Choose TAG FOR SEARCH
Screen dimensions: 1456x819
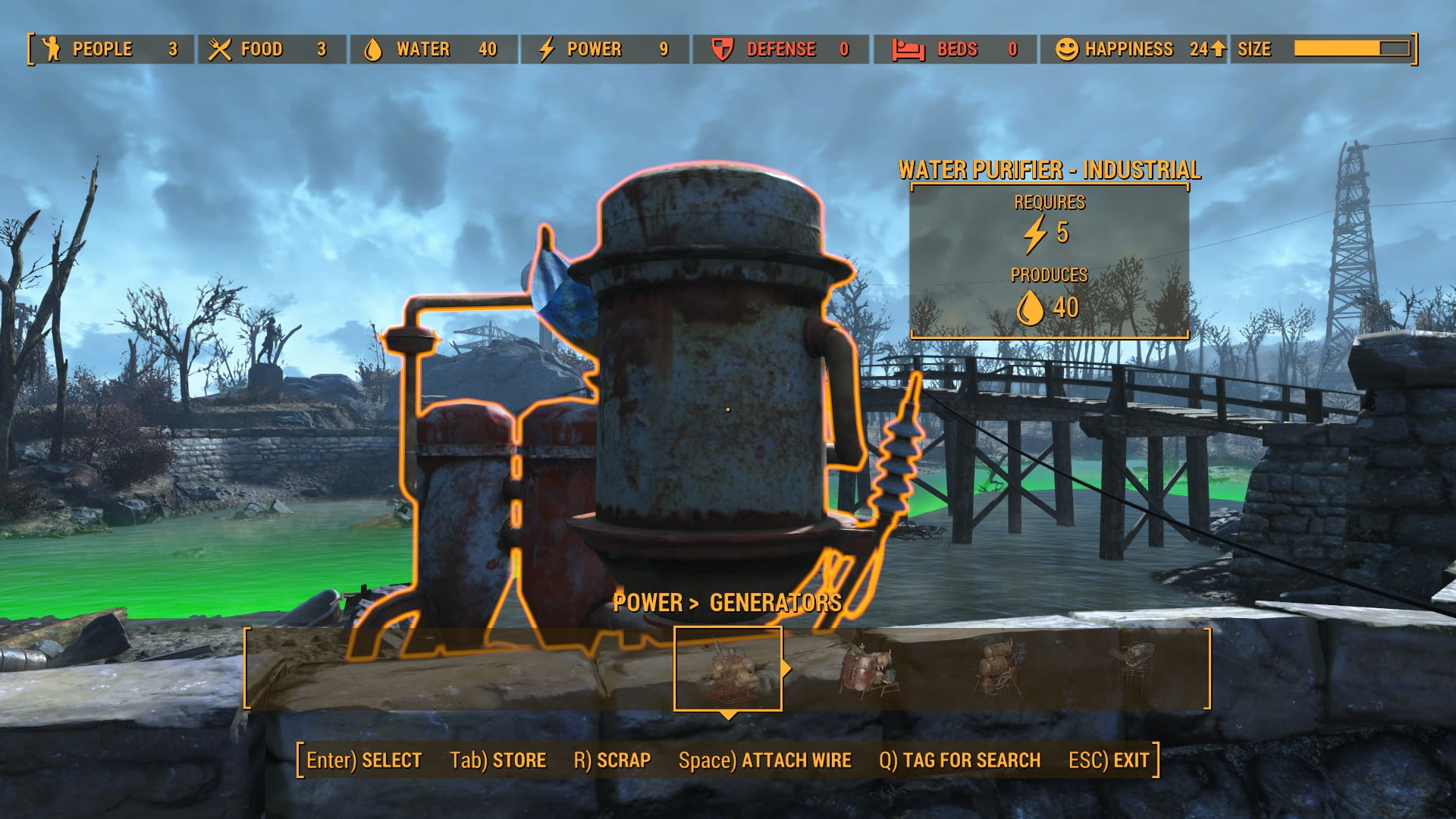click(960, 761)
